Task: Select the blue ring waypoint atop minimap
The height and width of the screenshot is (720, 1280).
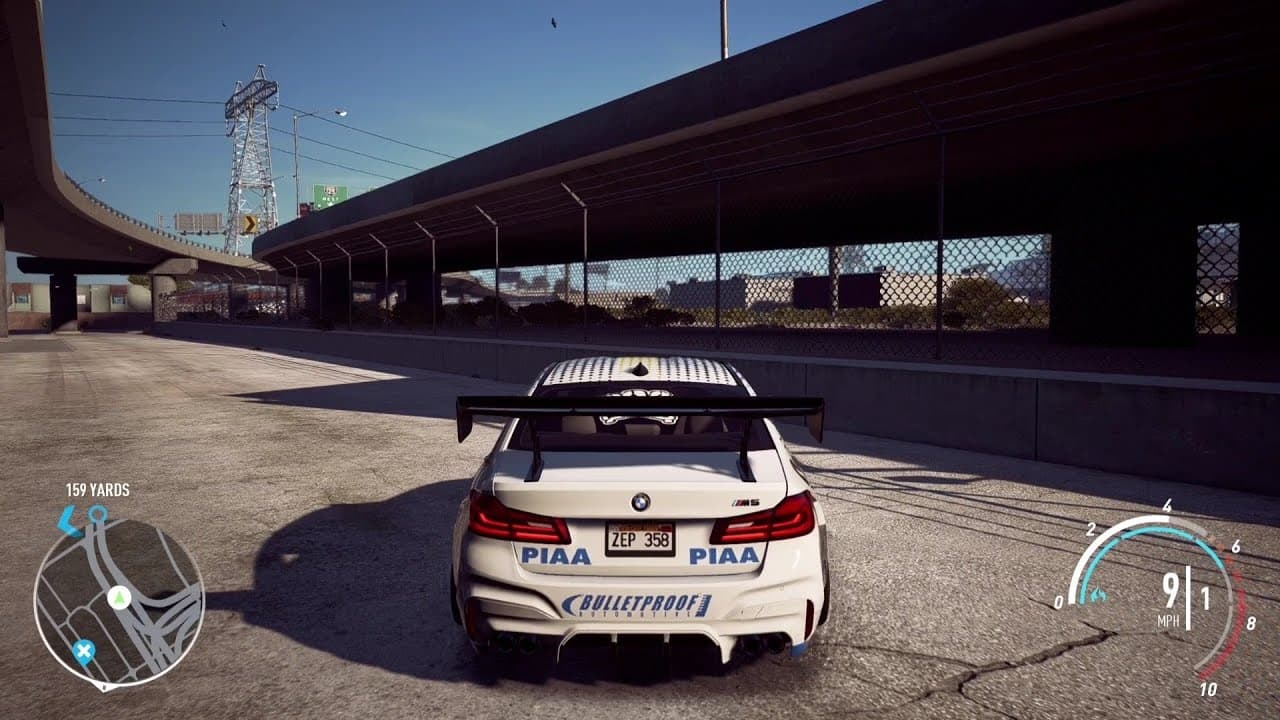Action: 97,514
